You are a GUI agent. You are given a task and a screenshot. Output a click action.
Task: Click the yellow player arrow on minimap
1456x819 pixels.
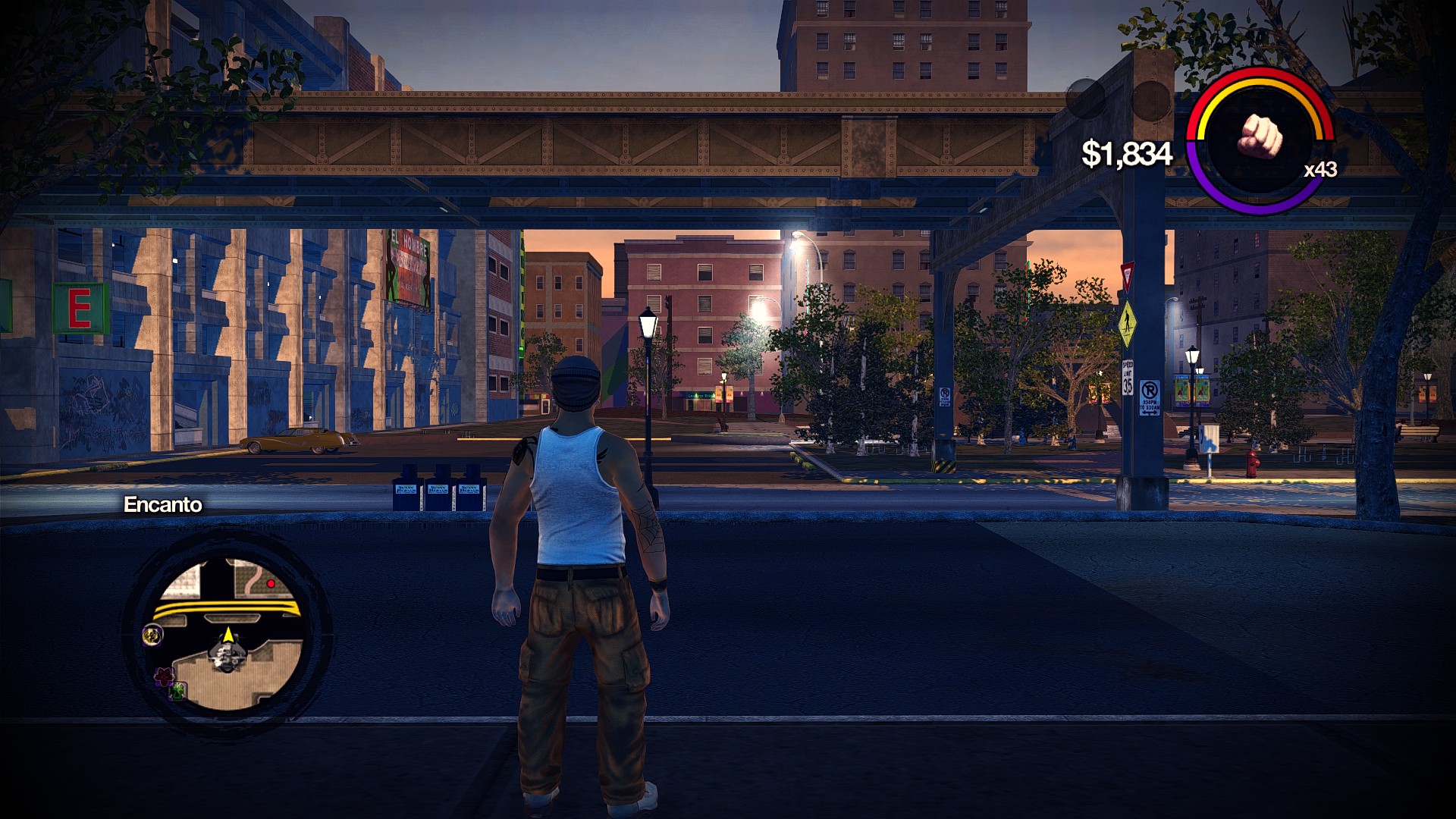[x=227, y=634]
